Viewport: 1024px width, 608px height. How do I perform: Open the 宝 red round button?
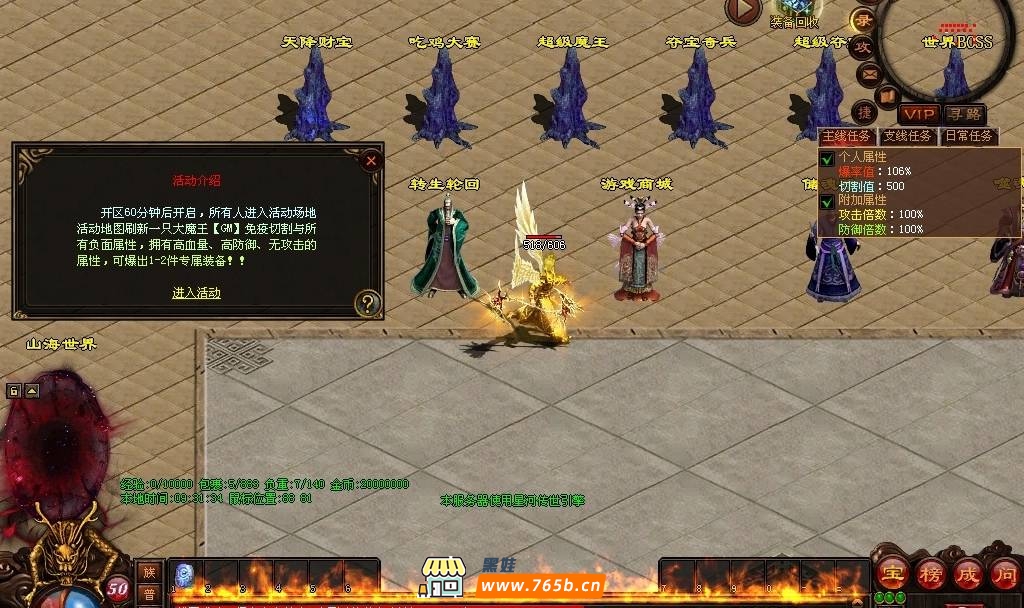click(892, 574)
